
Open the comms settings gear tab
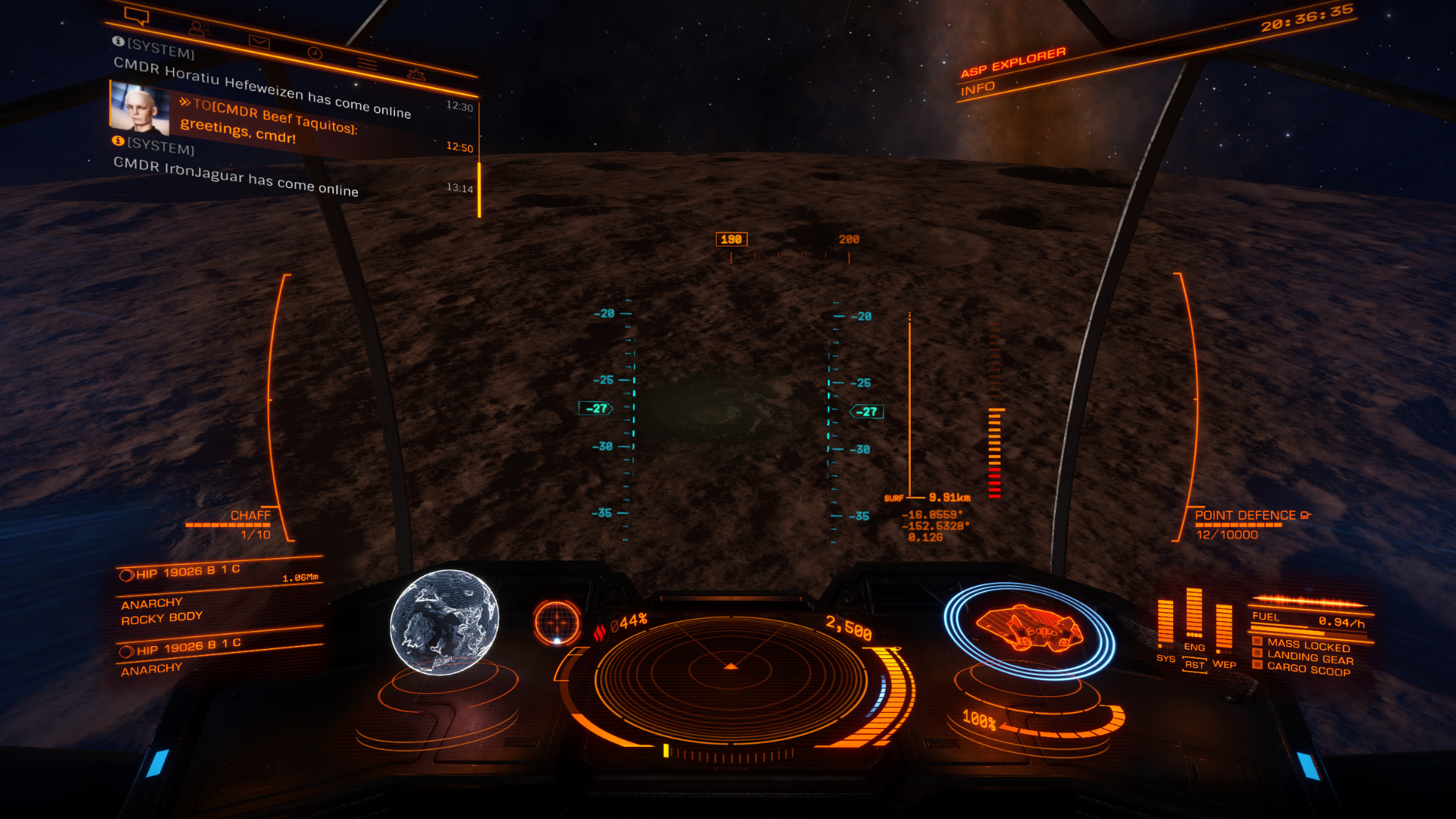pos(416,74)
